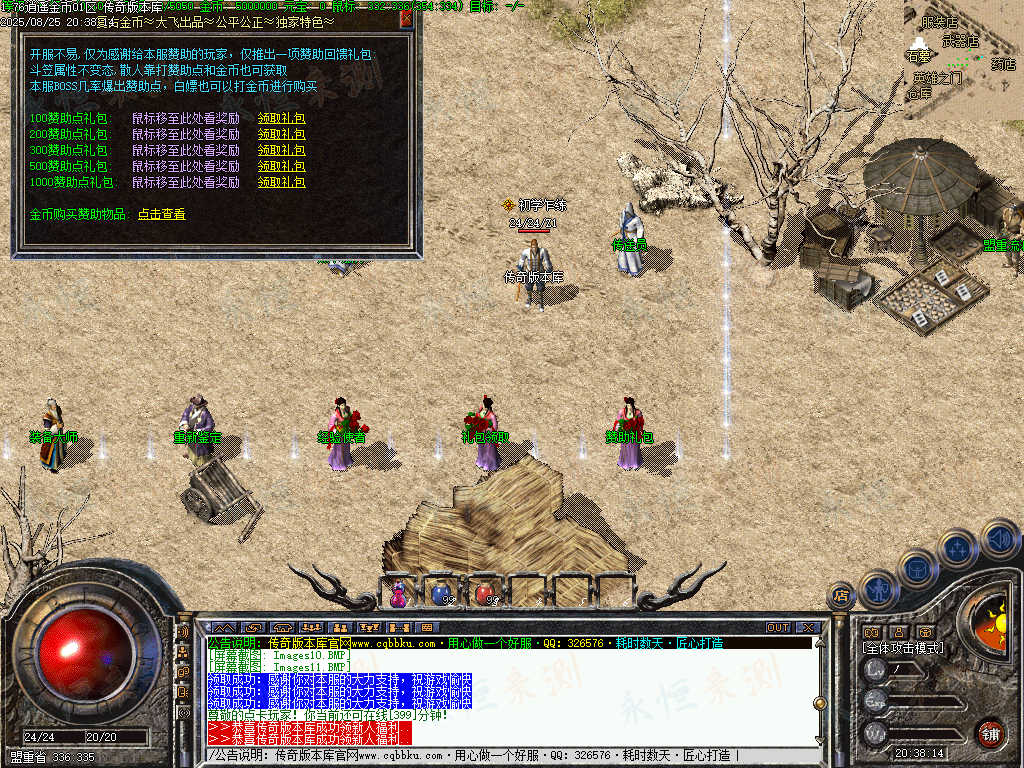Claim the 300赞助点礼包 gift pack
Image resolution: width=1024 pixels, height=768 pixels.
coord(281,150)
